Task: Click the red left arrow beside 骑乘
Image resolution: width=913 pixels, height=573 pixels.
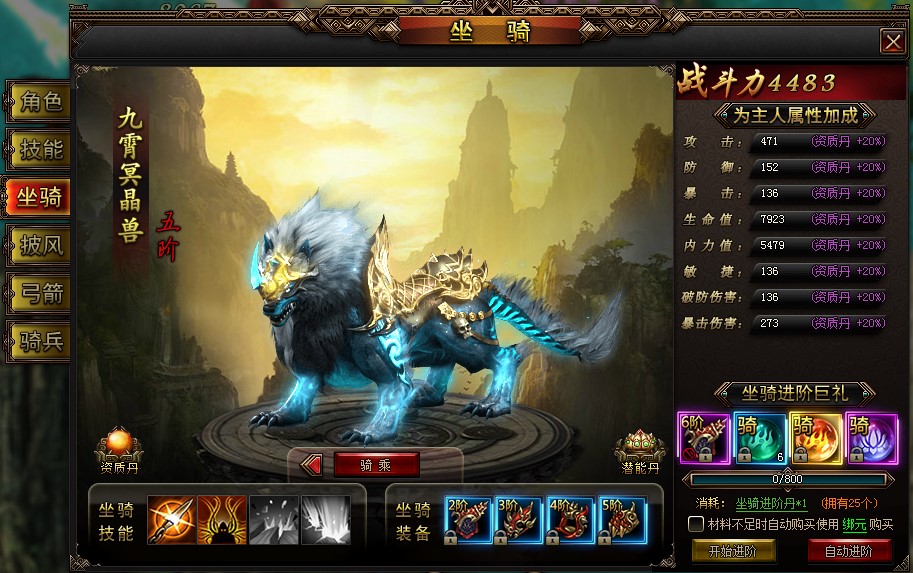Action: tap(311, 465)
